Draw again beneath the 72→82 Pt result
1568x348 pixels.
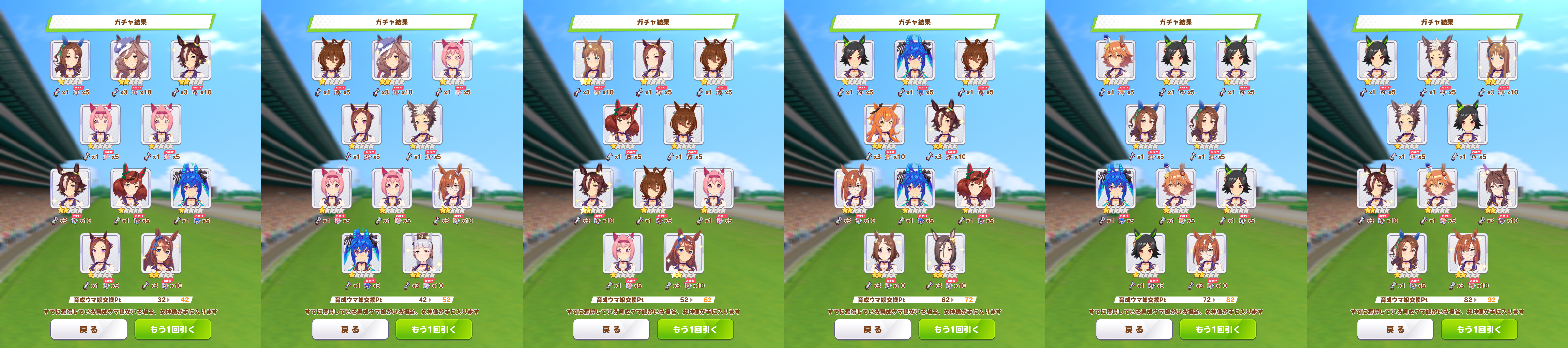pyautogui.click(x=1218, y=329)
